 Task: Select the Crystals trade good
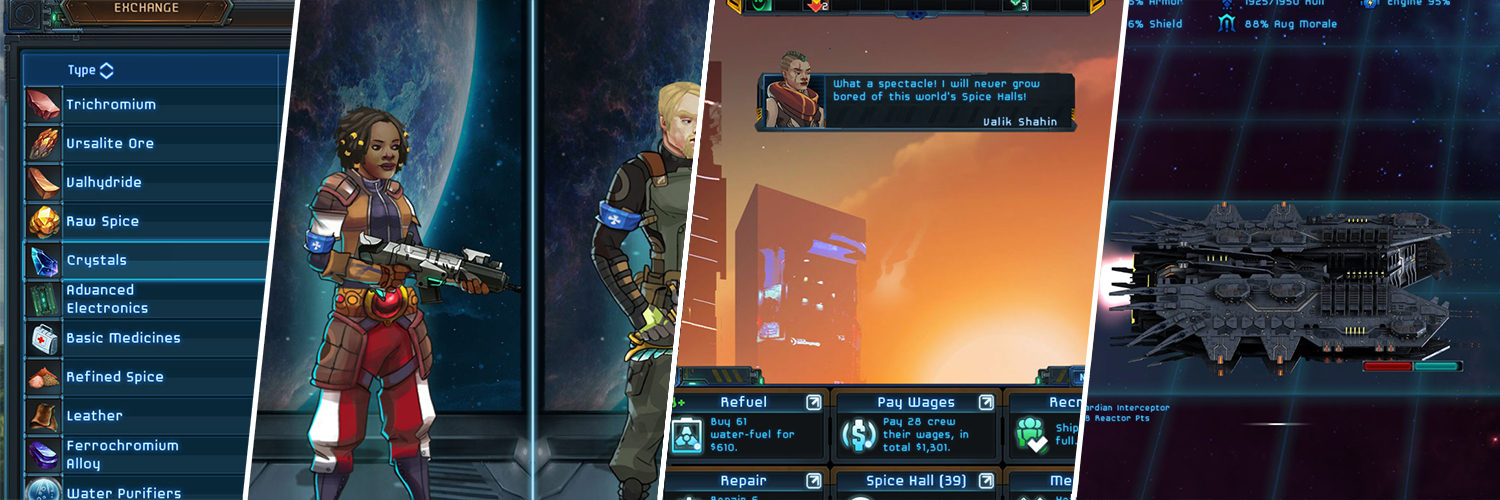point(97,260)
